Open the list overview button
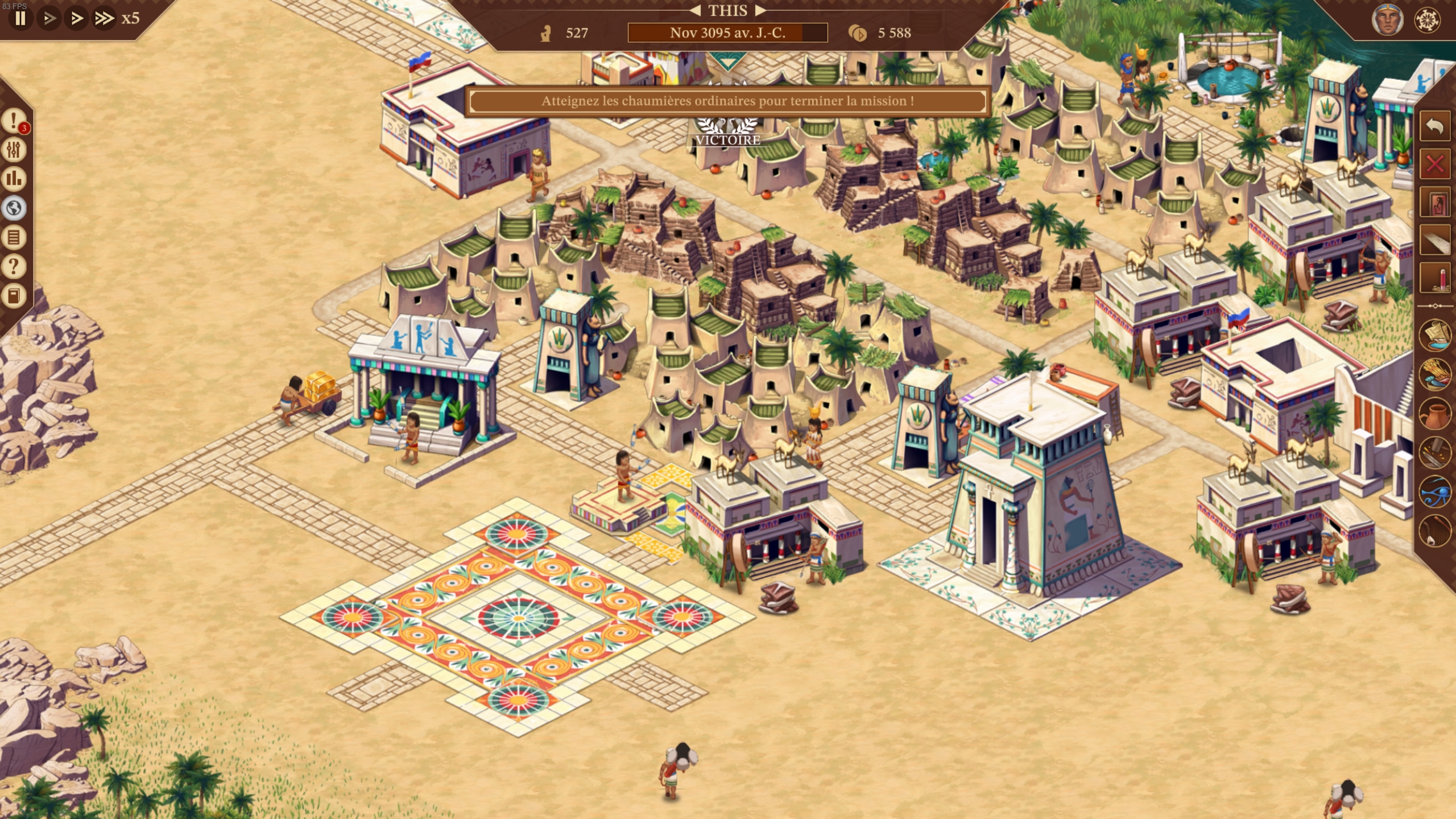 click(x=14, y=237)
